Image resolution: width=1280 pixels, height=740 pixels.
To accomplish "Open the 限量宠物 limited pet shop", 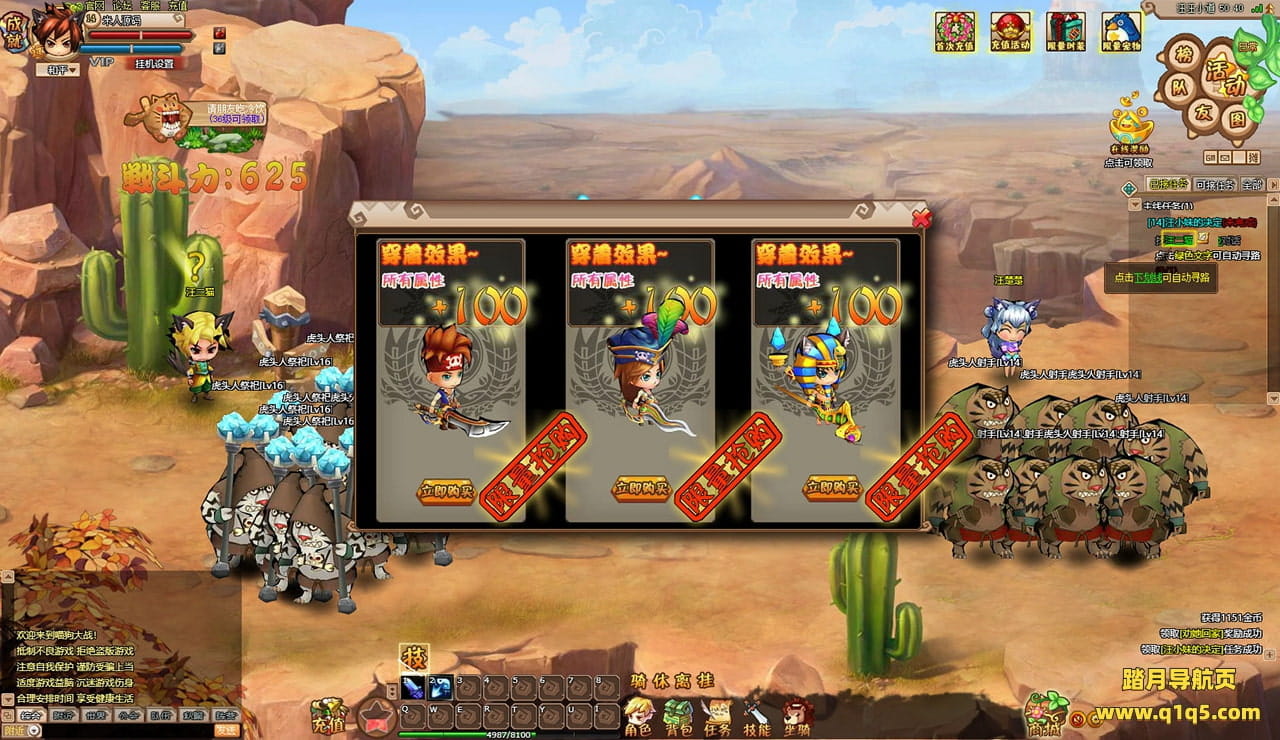I will click(1121, 31).
